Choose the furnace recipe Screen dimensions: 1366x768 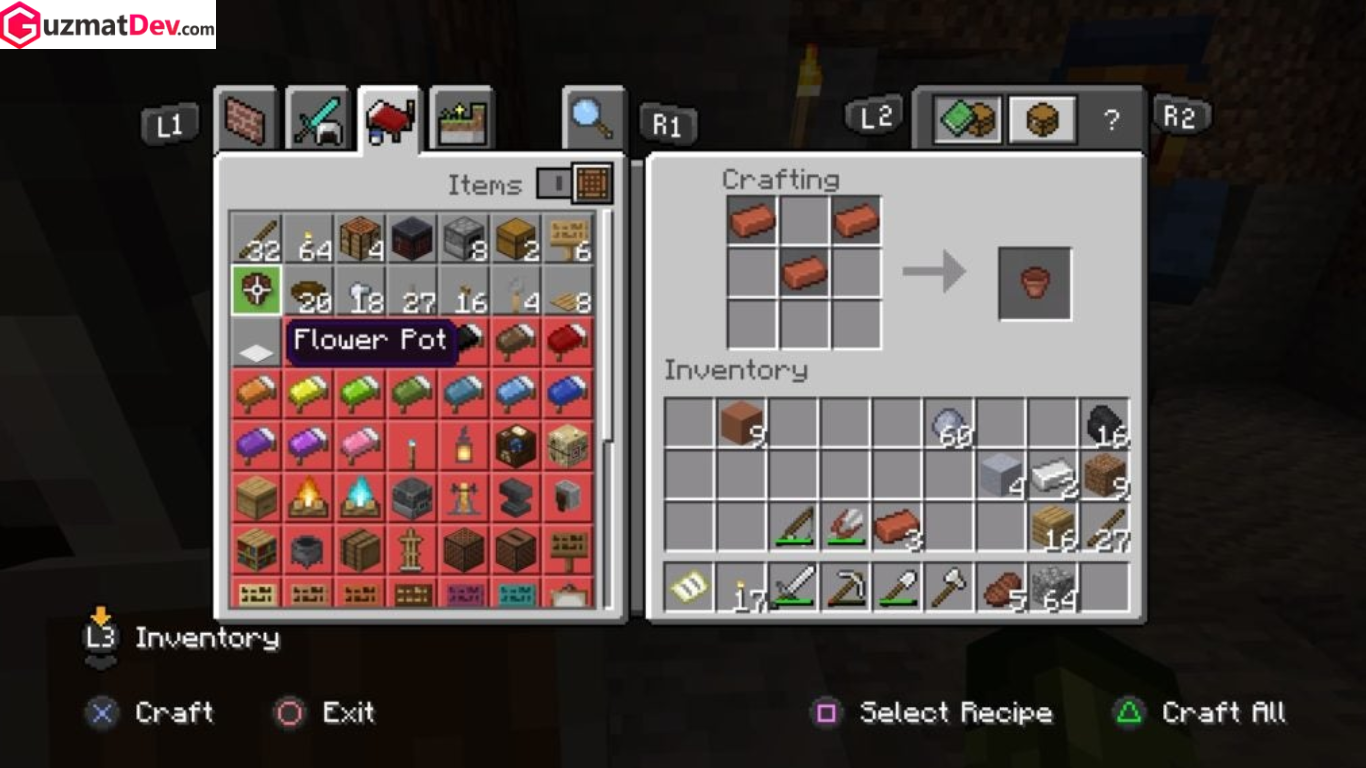[464, 239]
